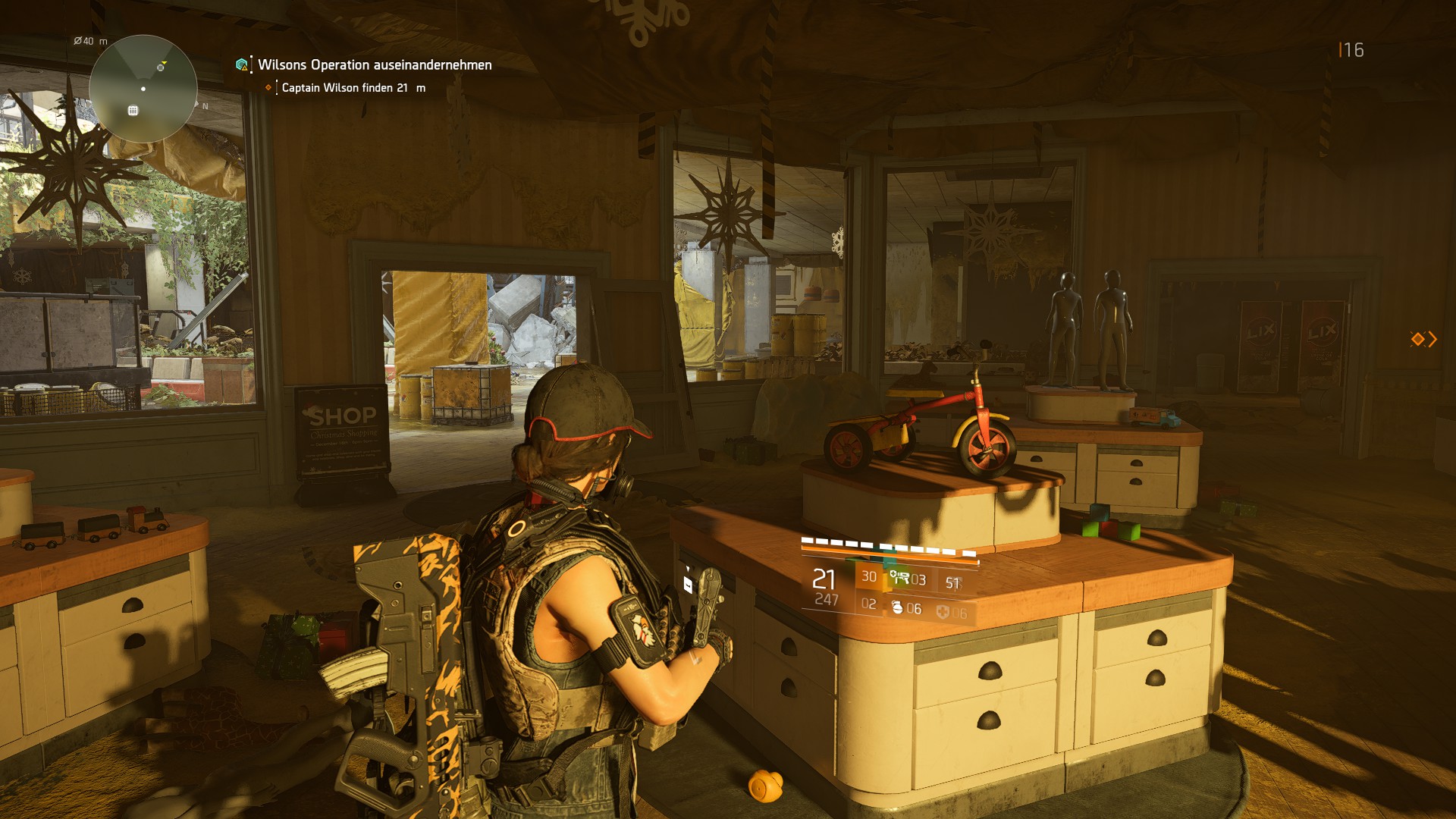Toggle the secondary weapon slot showing 30
The image size is (1456, 819).
pos(869,575)
